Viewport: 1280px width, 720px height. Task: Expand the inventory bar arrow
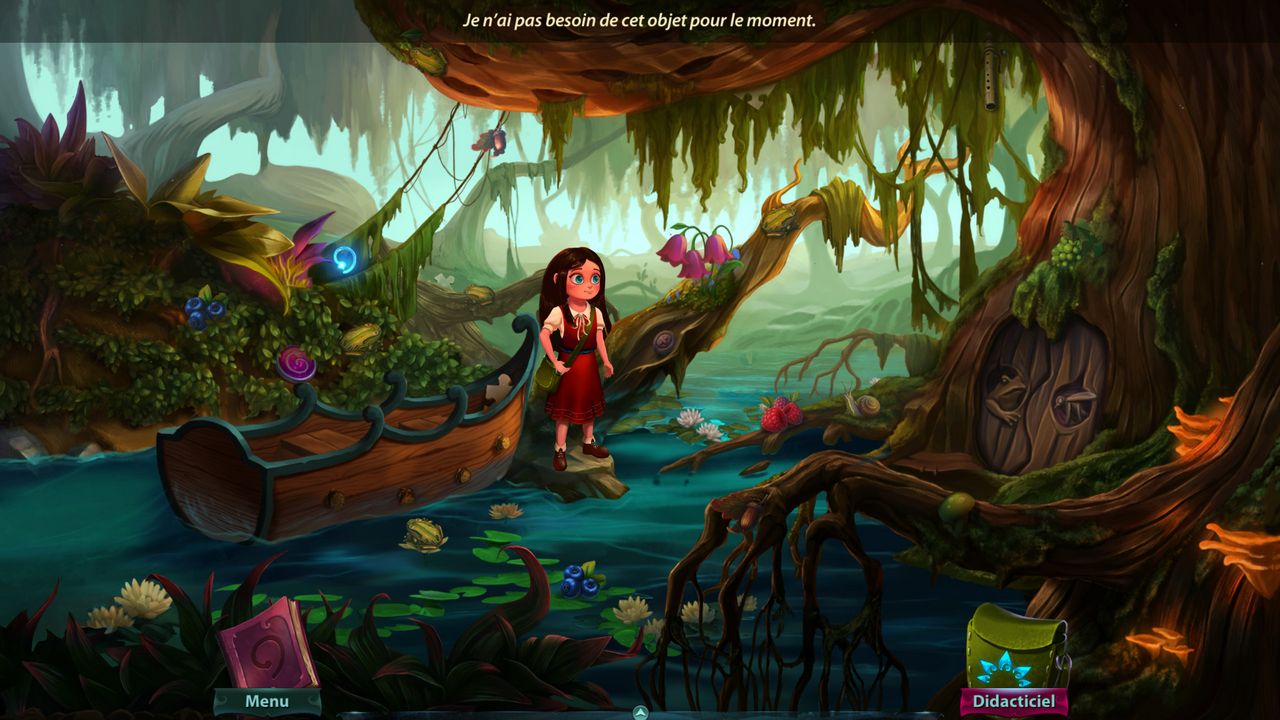point(641,712)
